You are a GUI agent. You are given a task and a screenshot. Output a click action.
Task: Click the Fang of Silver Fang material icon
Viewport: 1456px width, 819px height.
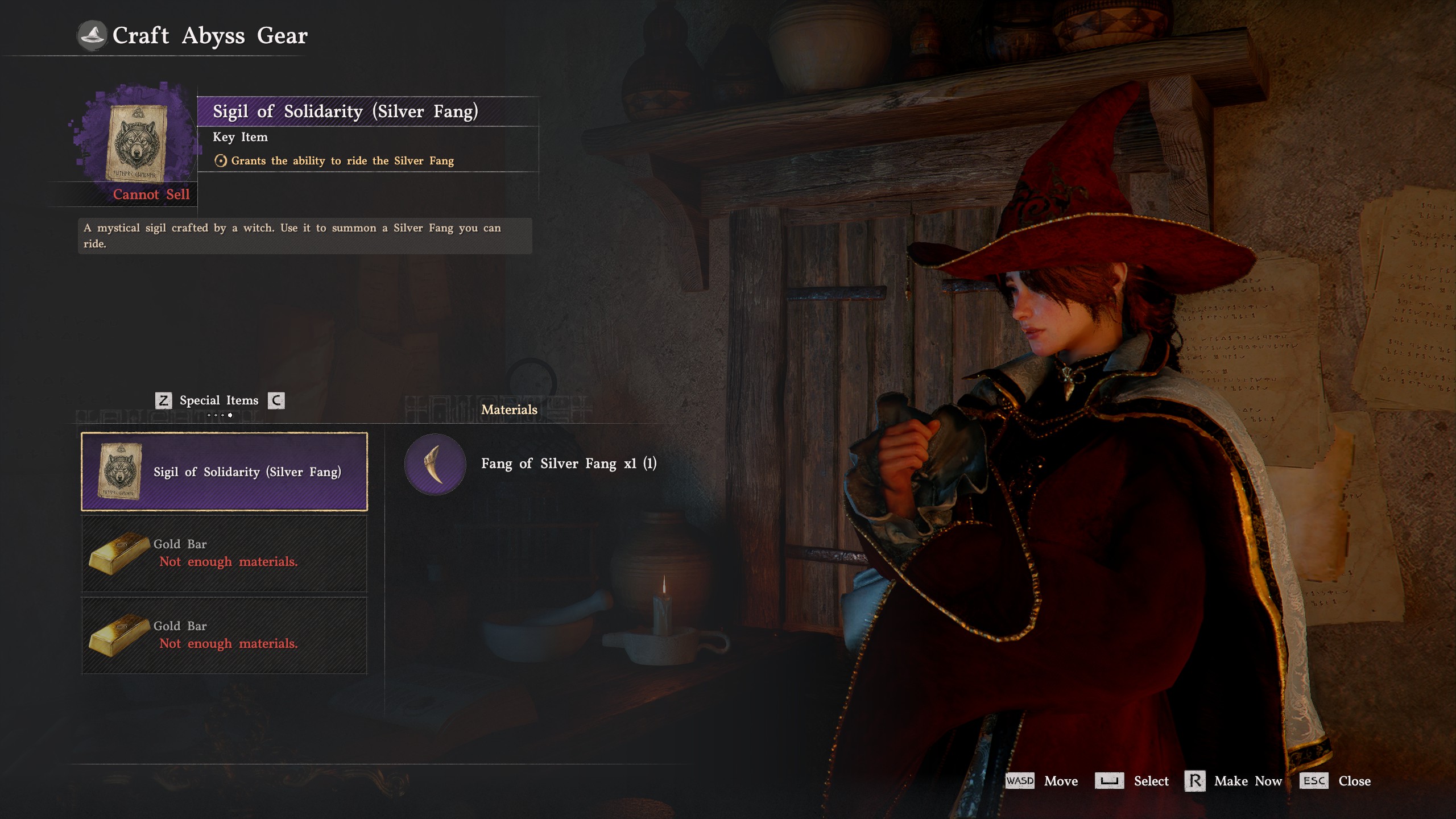[435, 464]
